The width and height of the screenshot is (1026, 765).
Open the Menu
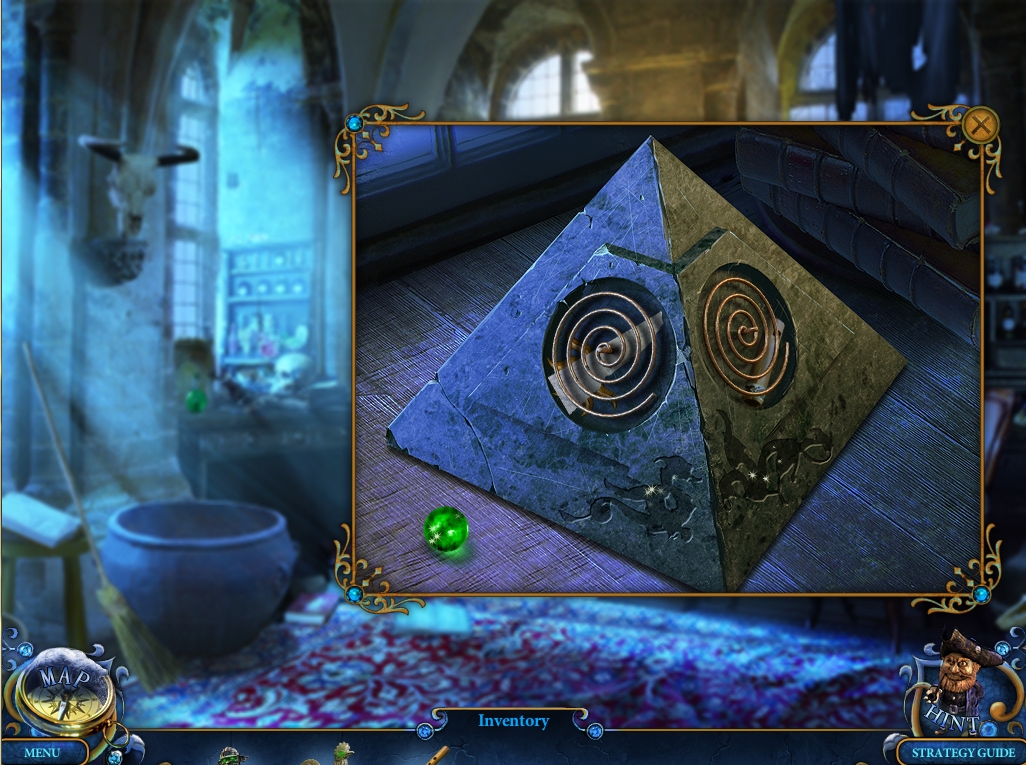(43, 752)
